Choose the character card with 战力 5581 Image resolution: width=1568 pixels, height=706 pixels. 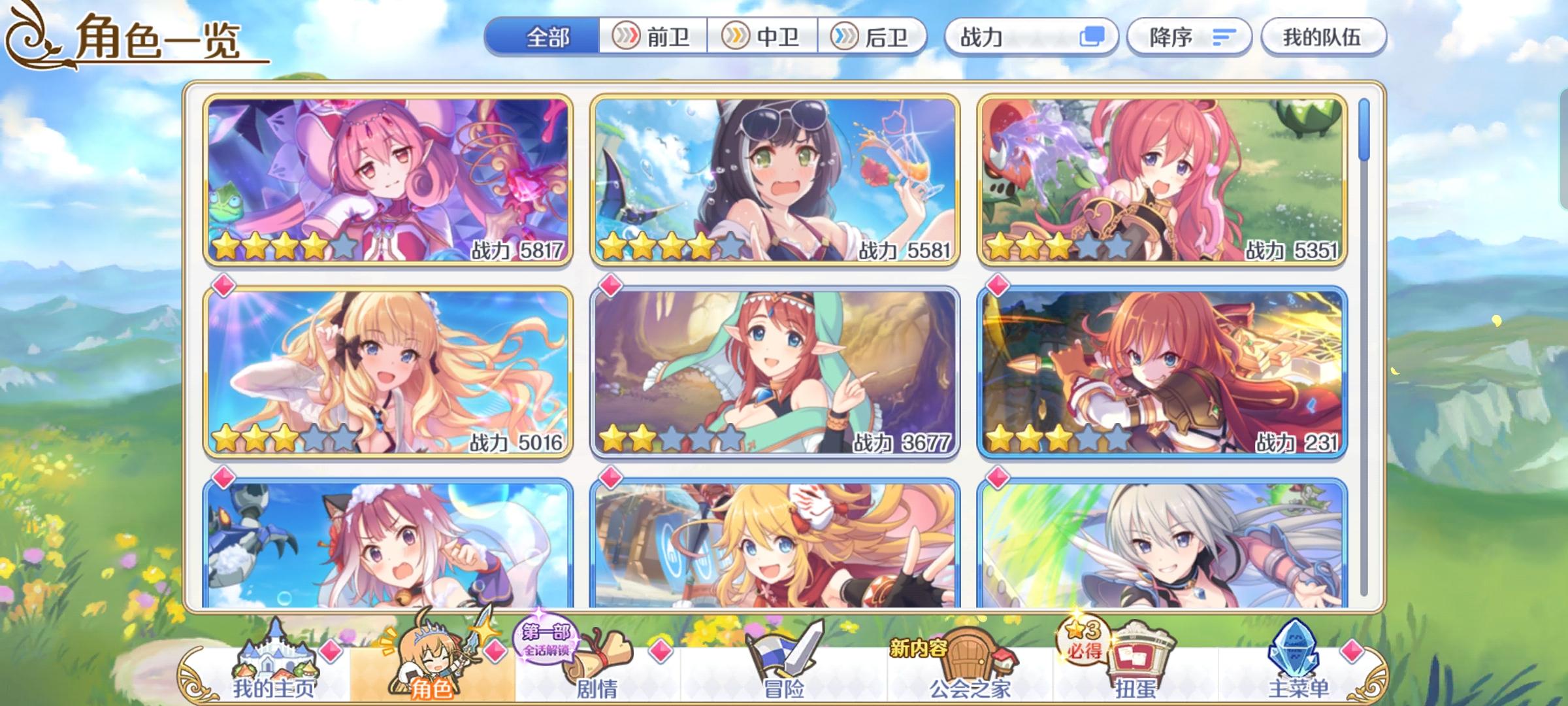click(774, 180)
